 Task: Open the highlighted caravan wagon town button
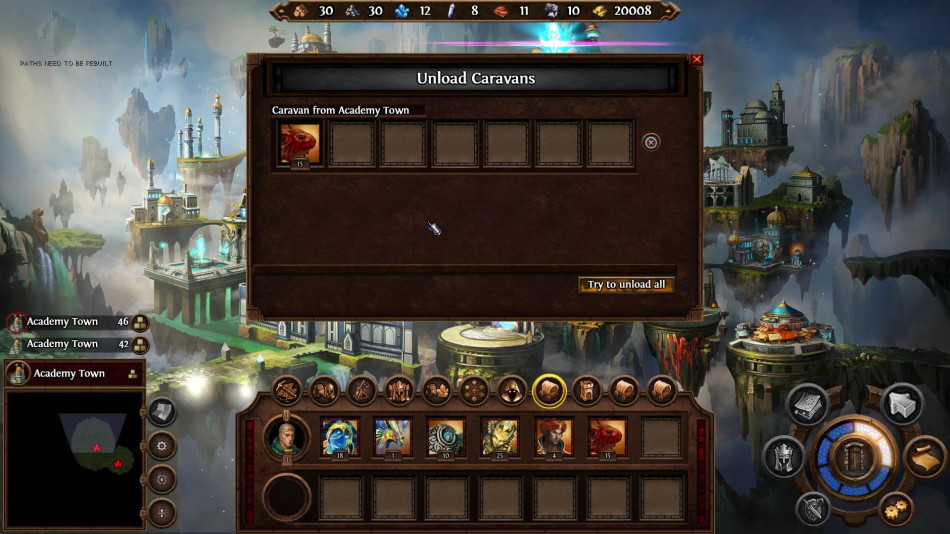[x=549, y=391]
